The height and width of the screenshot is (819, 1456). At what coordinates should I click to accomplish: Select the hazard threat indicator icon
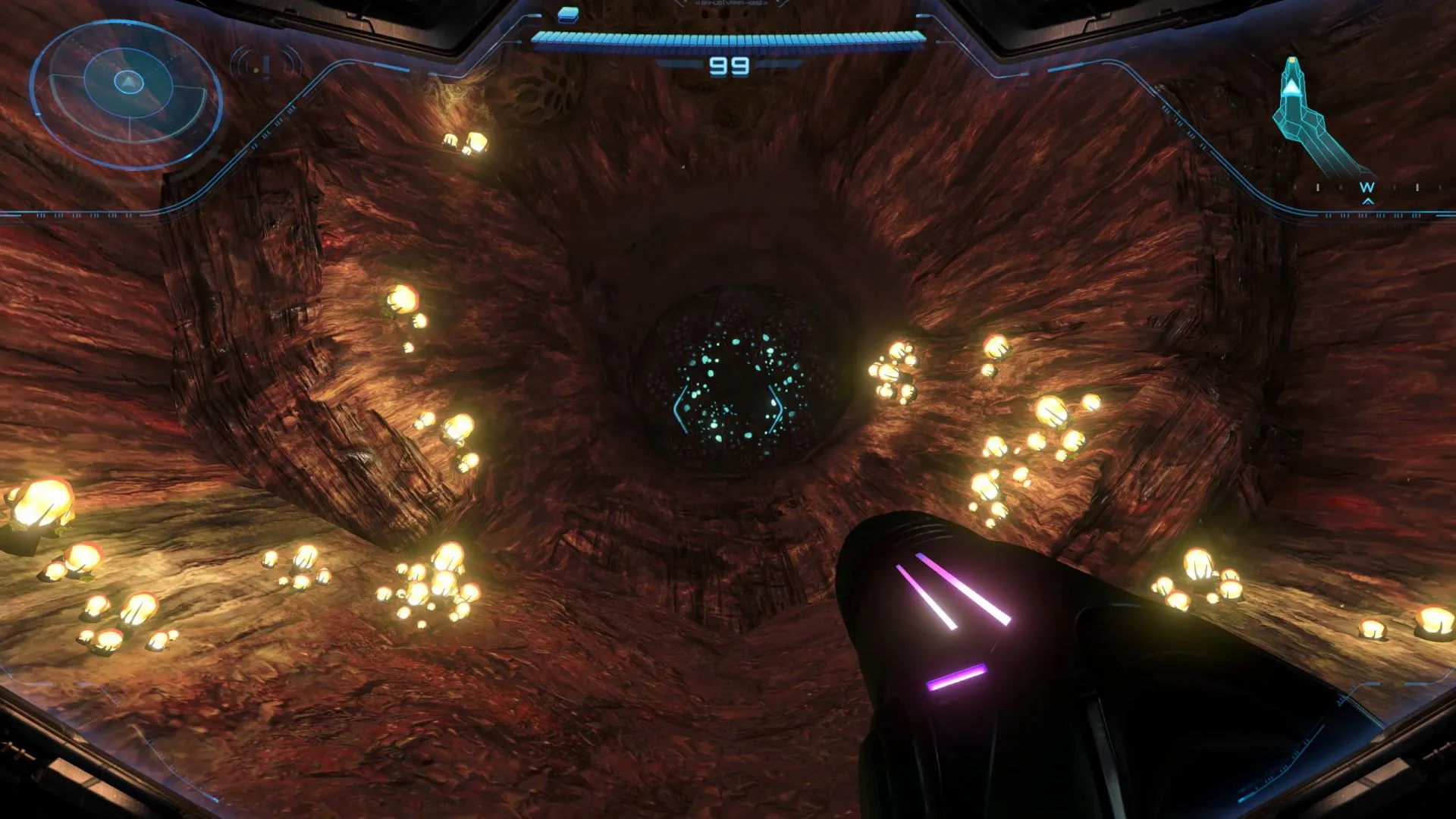coord(266,66)
